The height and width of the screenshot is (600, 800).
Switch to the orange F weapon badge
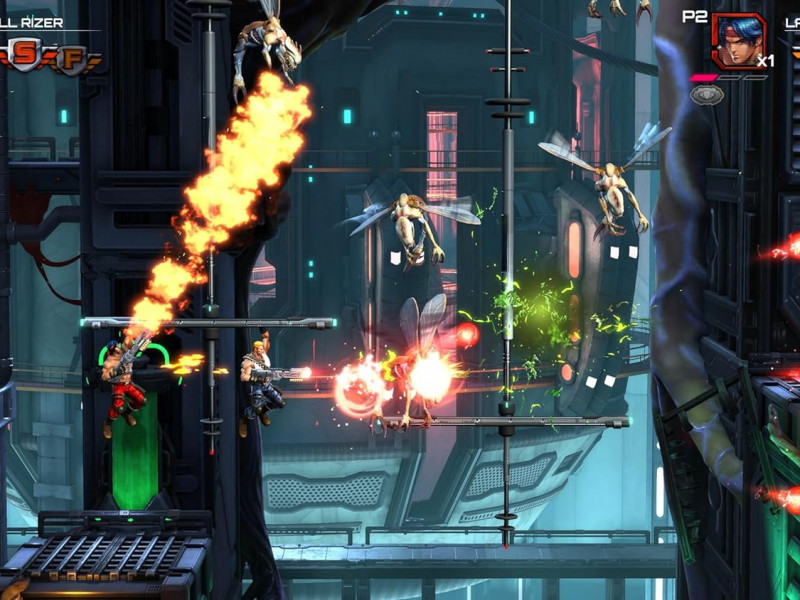[71, 58]
